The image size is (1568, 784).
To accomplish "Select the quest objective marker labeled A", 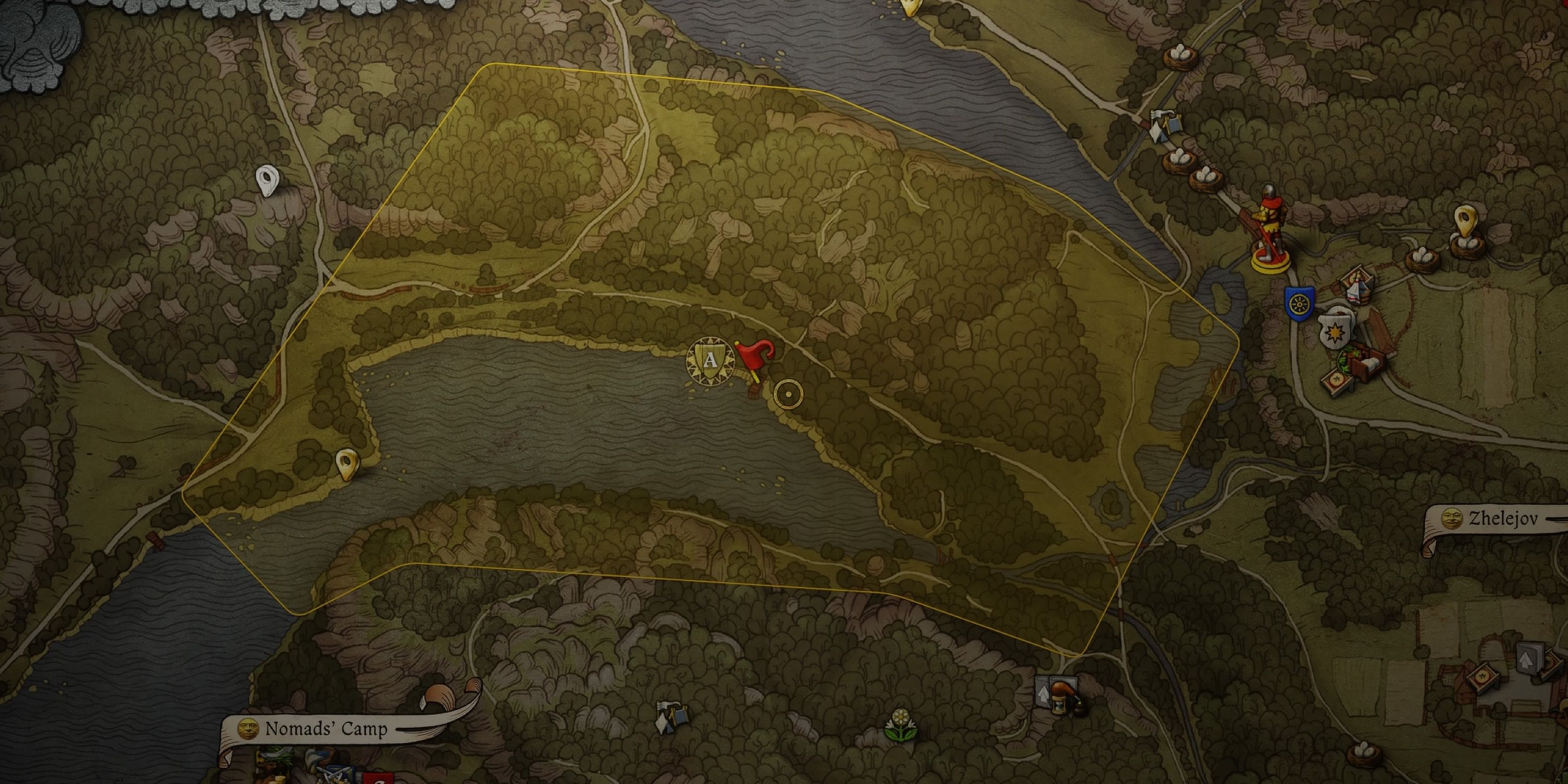I will [710, 360].
